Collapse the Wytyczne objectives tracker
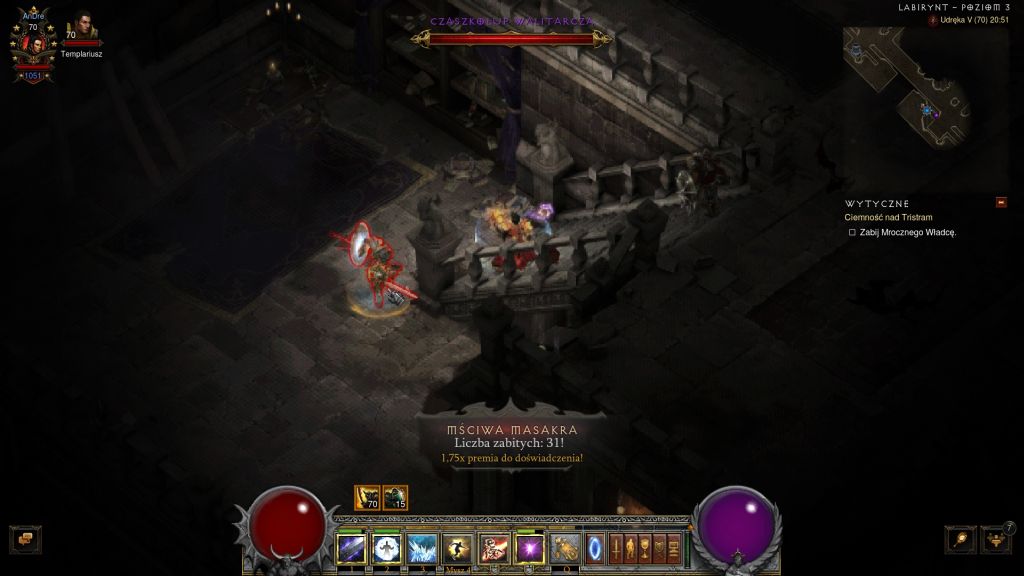The image size is (1024, 576). point(1001,203)
